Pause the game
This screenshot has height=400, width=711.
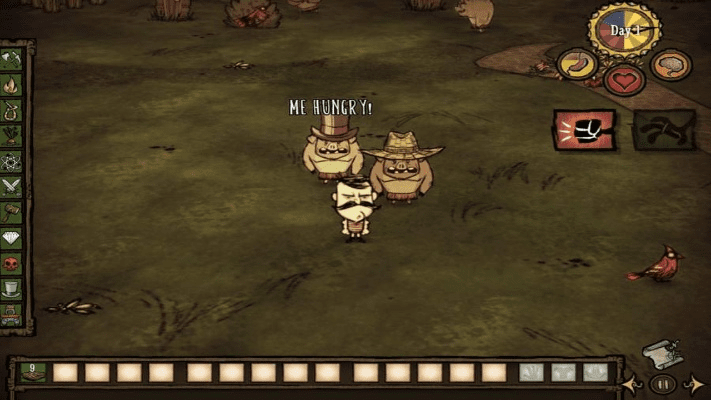pyautogui.click(x=660, y=383)
